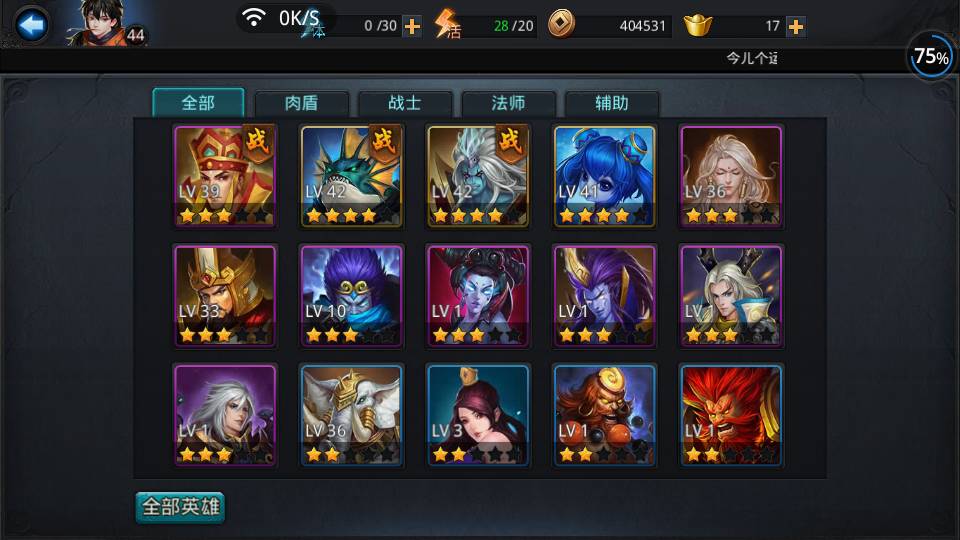Switch to the 全部 tab
The height and width of the screenshot is (540, 960).
pos(198,103)
